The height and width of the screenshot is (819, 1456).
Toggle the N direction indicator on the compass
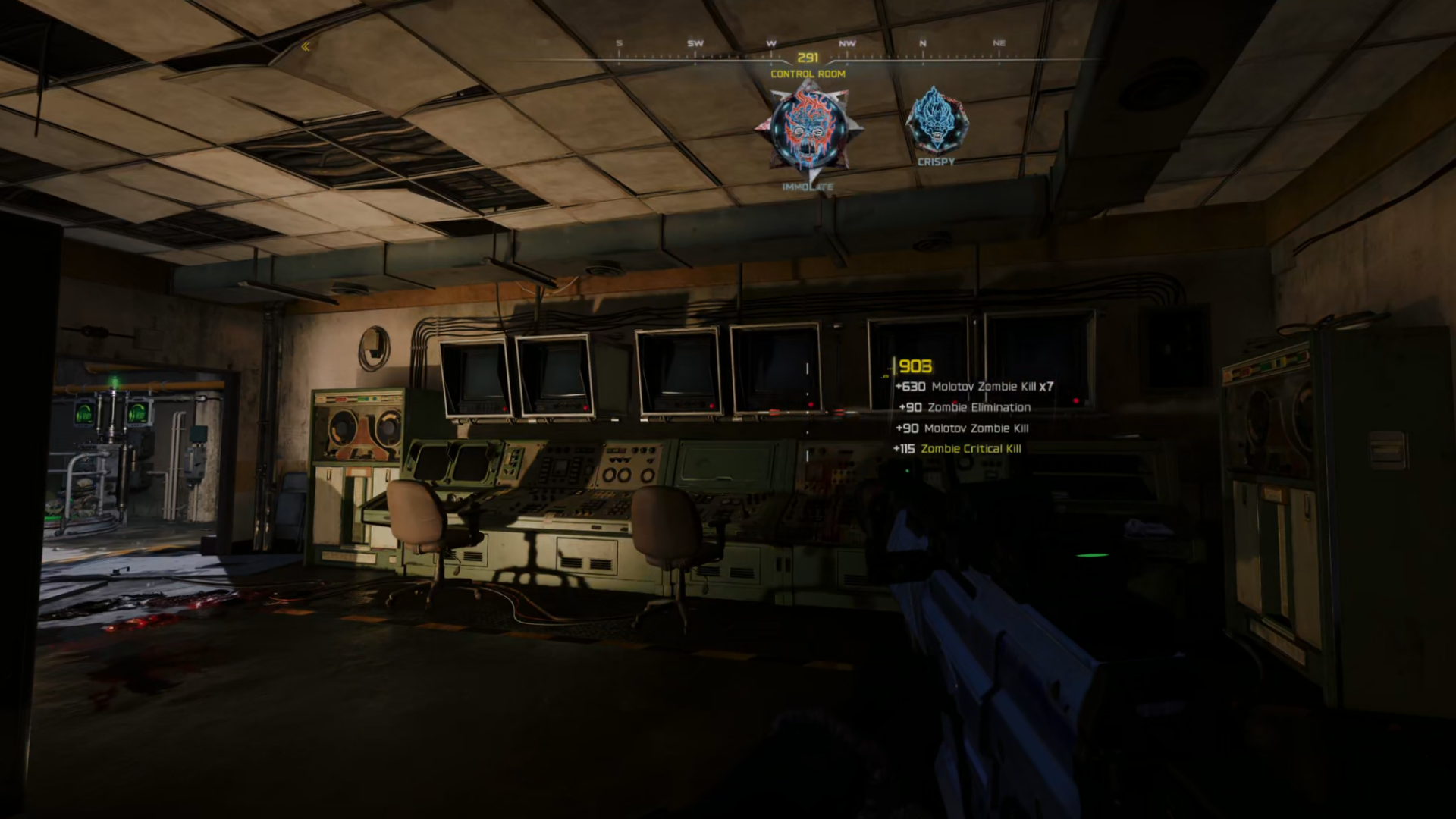(x=922, y=43)
